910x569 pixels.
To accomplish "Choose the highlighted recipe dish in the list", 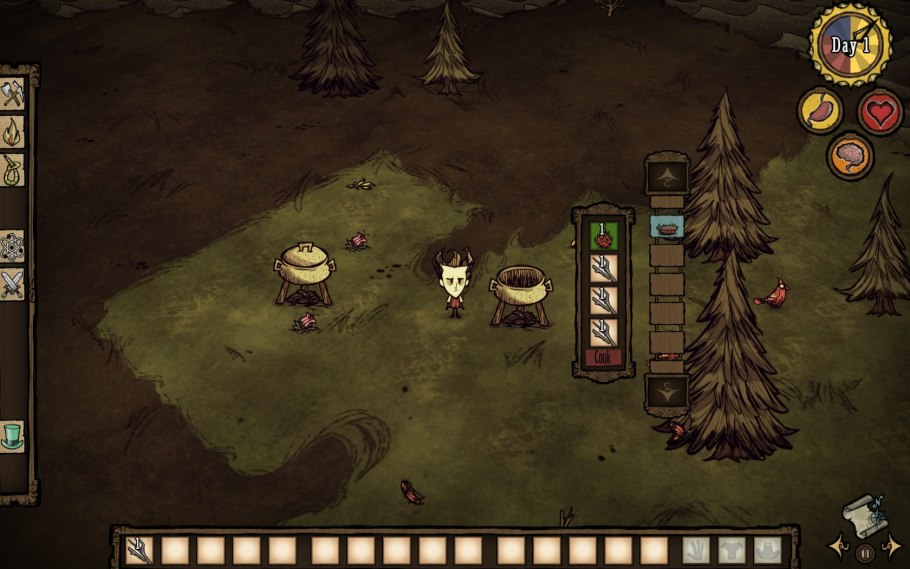I will coord(666,227).
